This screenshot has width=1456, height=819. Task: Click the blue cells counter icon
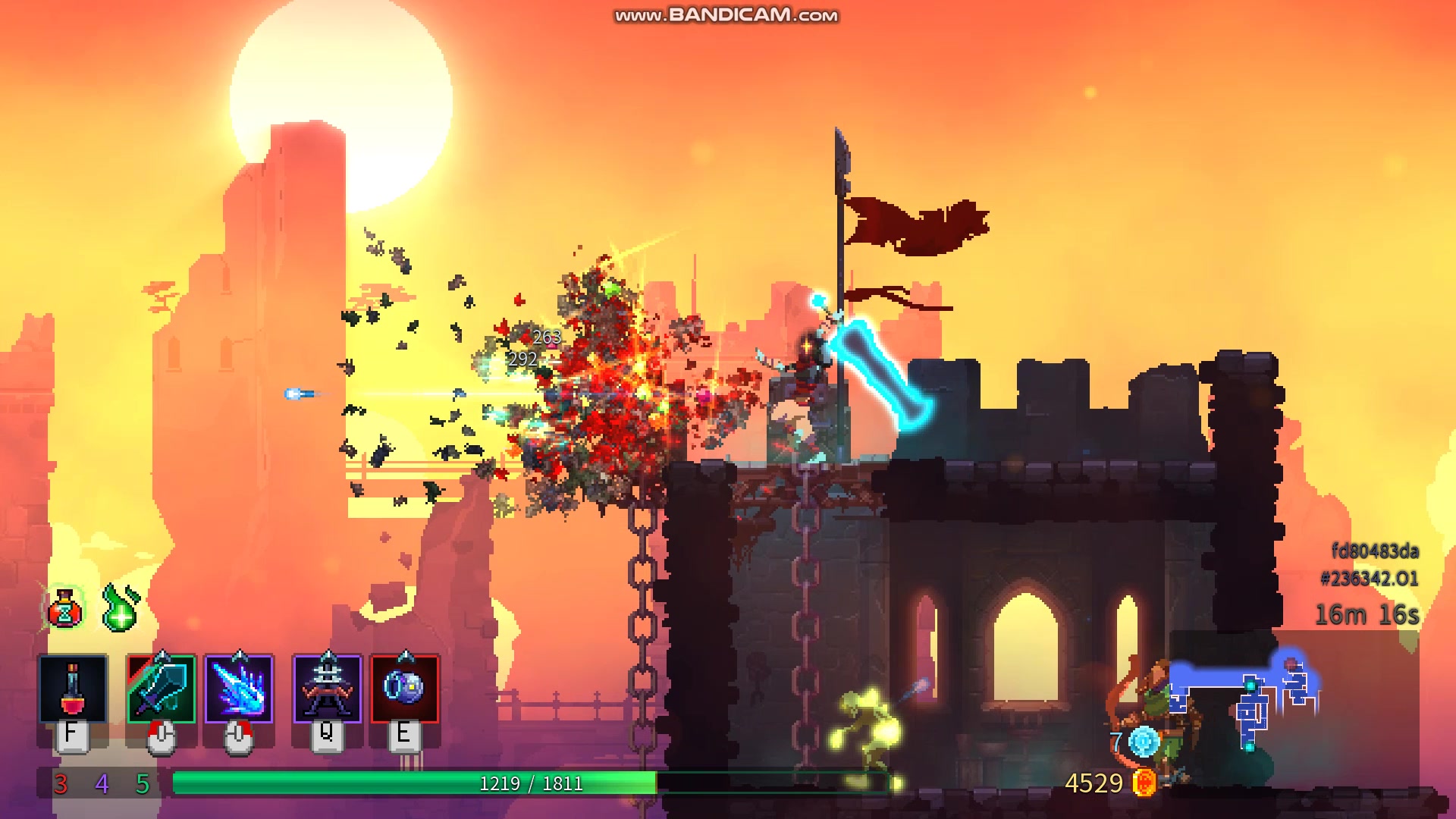(x=1144, y=742)
